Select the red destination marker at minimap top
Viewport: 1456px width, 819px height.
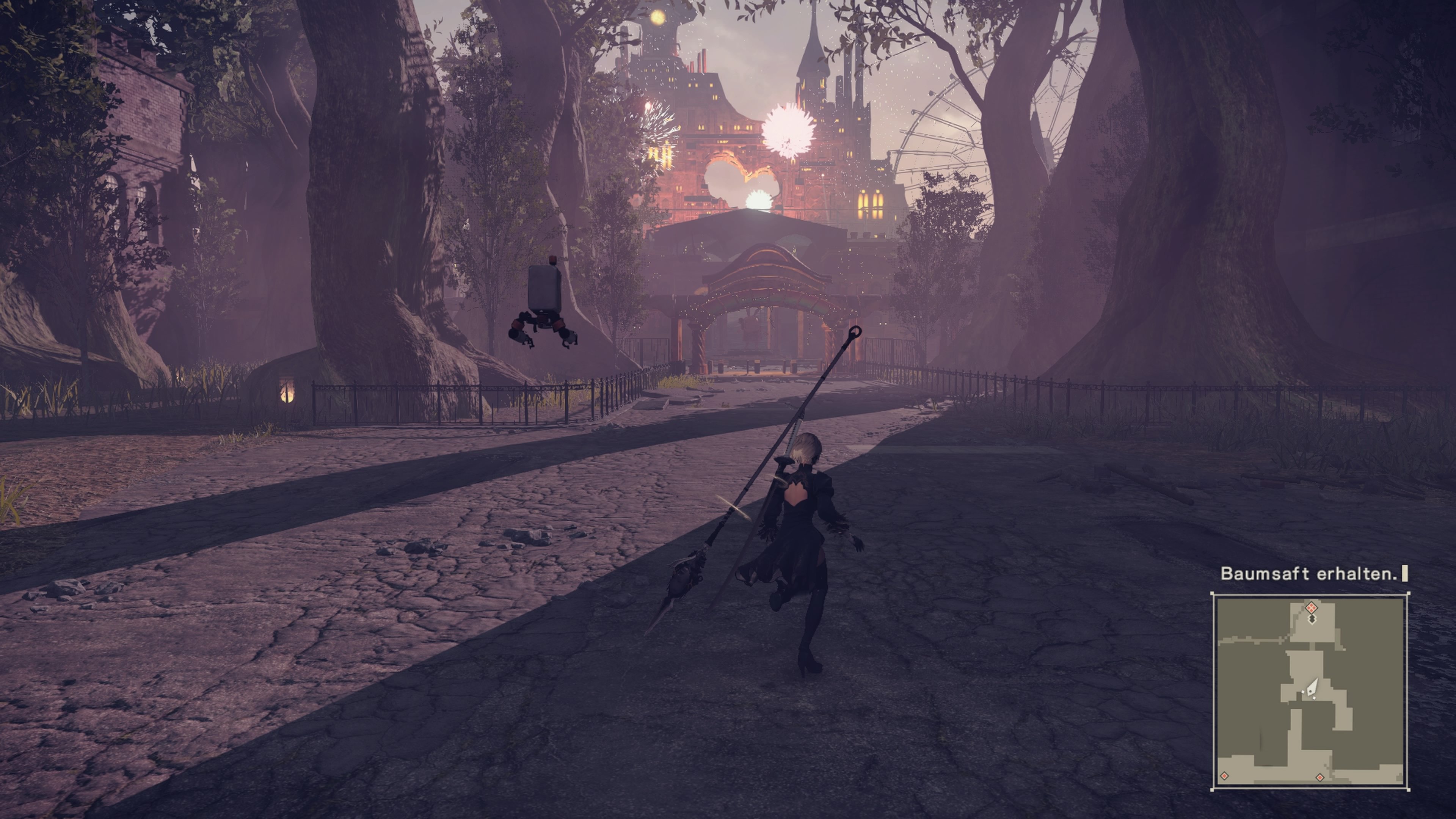[1311, 607]
